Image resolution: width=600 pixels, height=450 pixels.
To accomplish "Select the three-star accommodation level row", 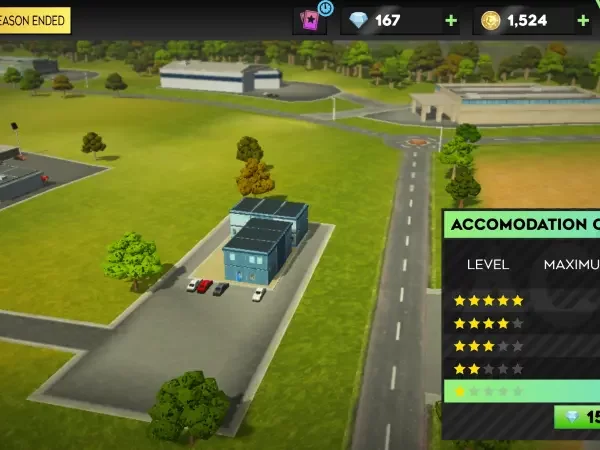I will (x=520, y=346).
